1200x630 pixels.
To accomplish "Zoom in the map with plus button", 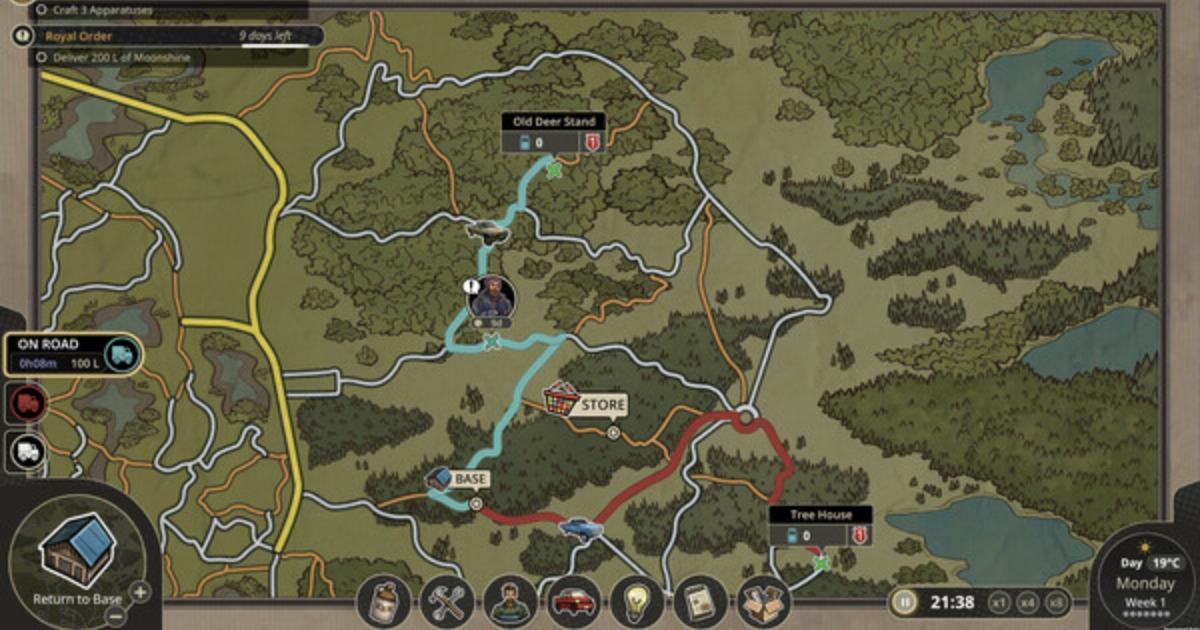I will 140,592.
